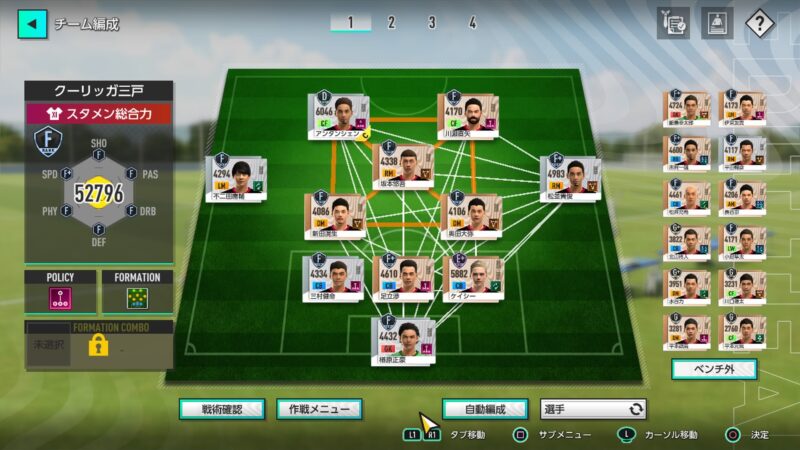This screenshot has width=800, height=450.
Task: Switch to formation tab 4
Action: click(472, 22)
